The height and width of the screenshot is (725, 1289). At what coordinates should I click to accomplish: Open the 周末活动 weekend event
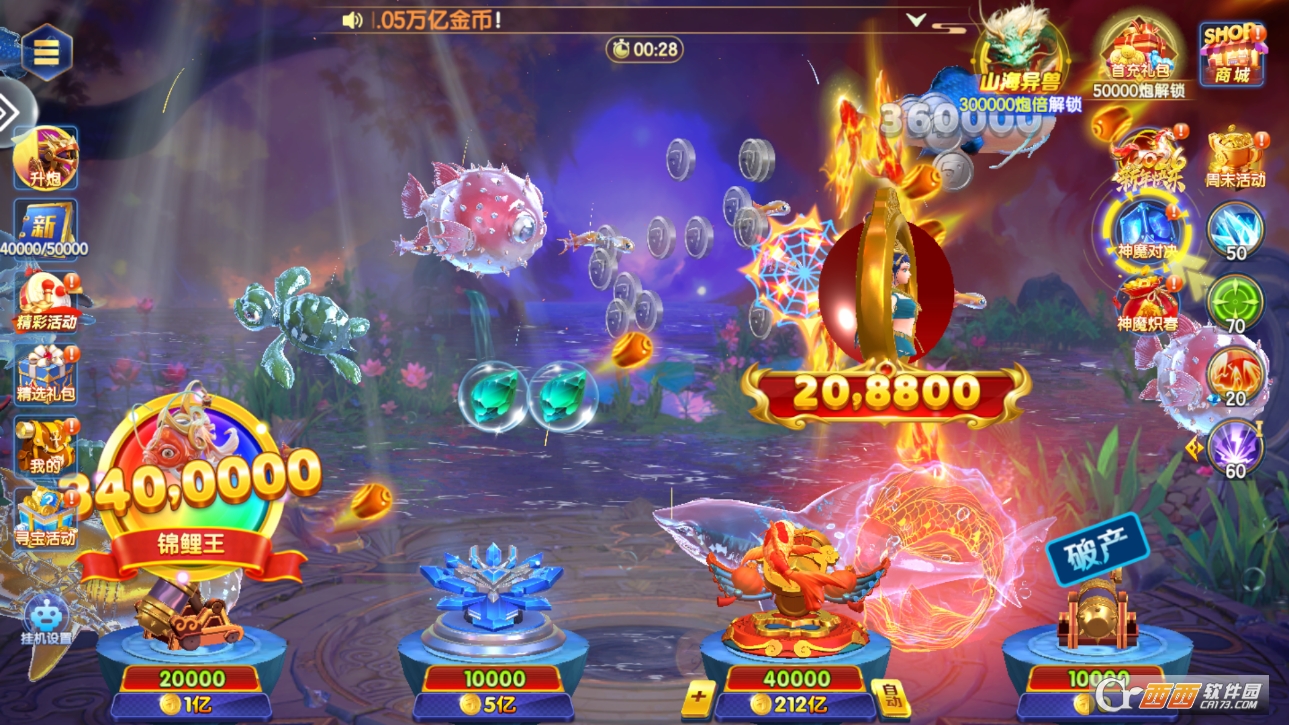point(1234,158)
